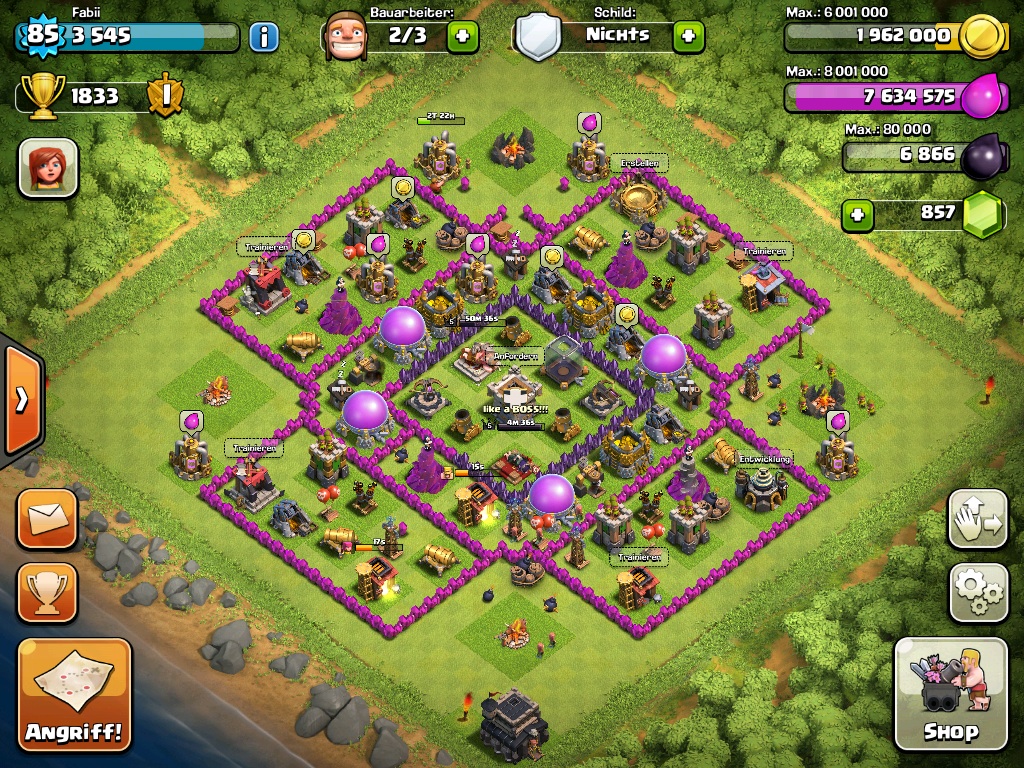Open the league badge next to trophies
This screenshot has height=768, width=1024.
tap(163, 96)
